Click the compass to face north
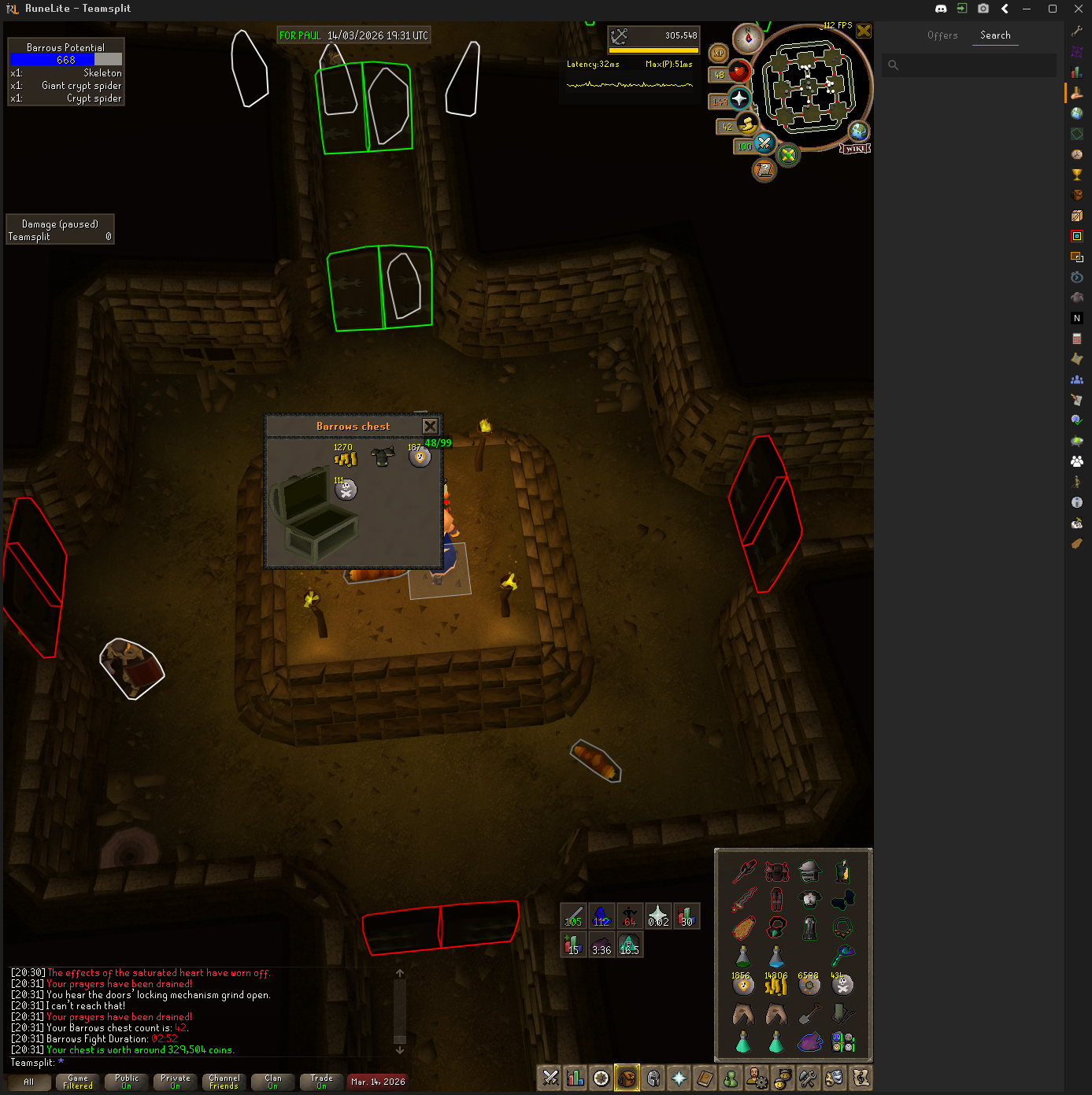The height and width of the screenshot is (1095, 1092). pyautogui.click(x=747, y=37)
